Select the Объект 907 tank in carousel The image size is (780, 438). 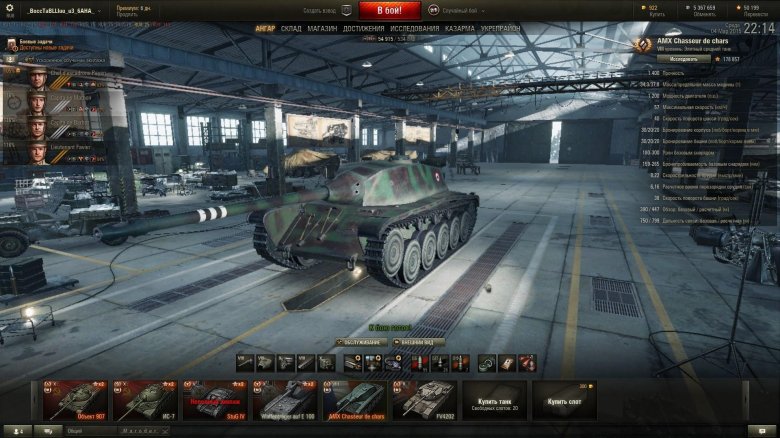pos(75,399)
